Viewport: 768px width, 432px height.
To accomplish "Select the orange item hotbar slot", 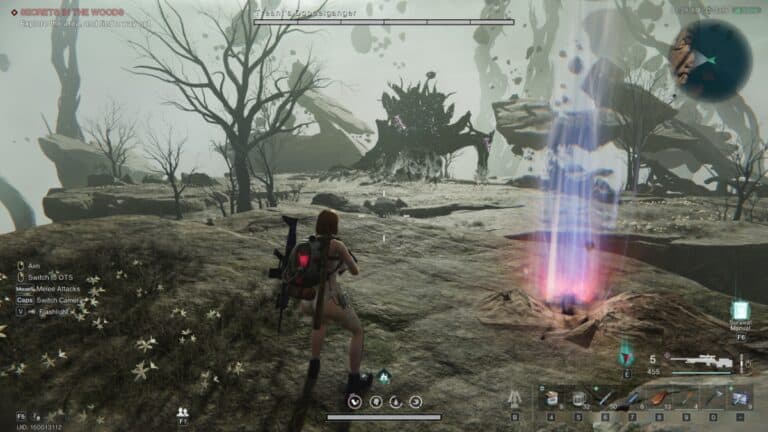I will pyautogui.click(x=659, y=399).
